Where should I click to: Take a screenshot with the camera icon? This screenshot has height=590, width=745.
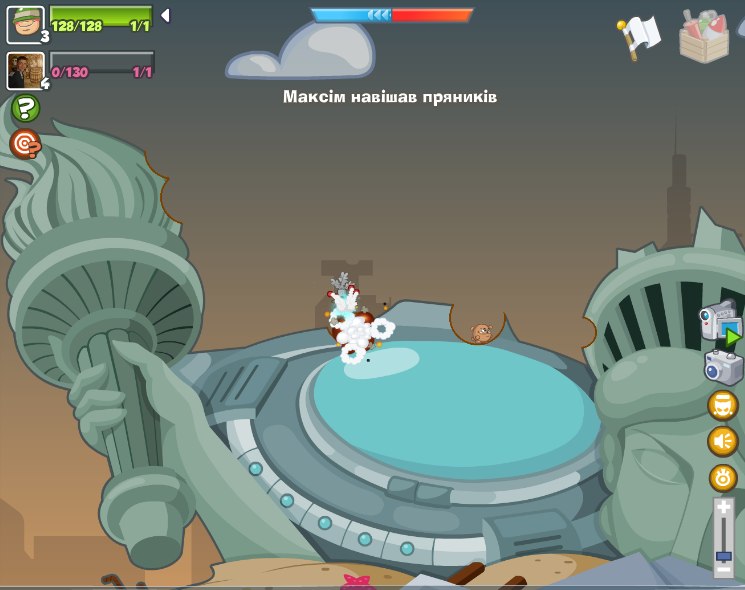point(722,367)
